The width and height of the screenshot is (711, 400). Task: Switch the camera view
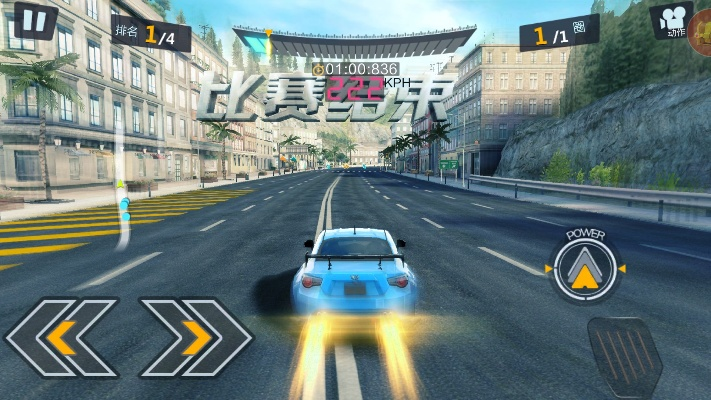[x=672, y=20]
